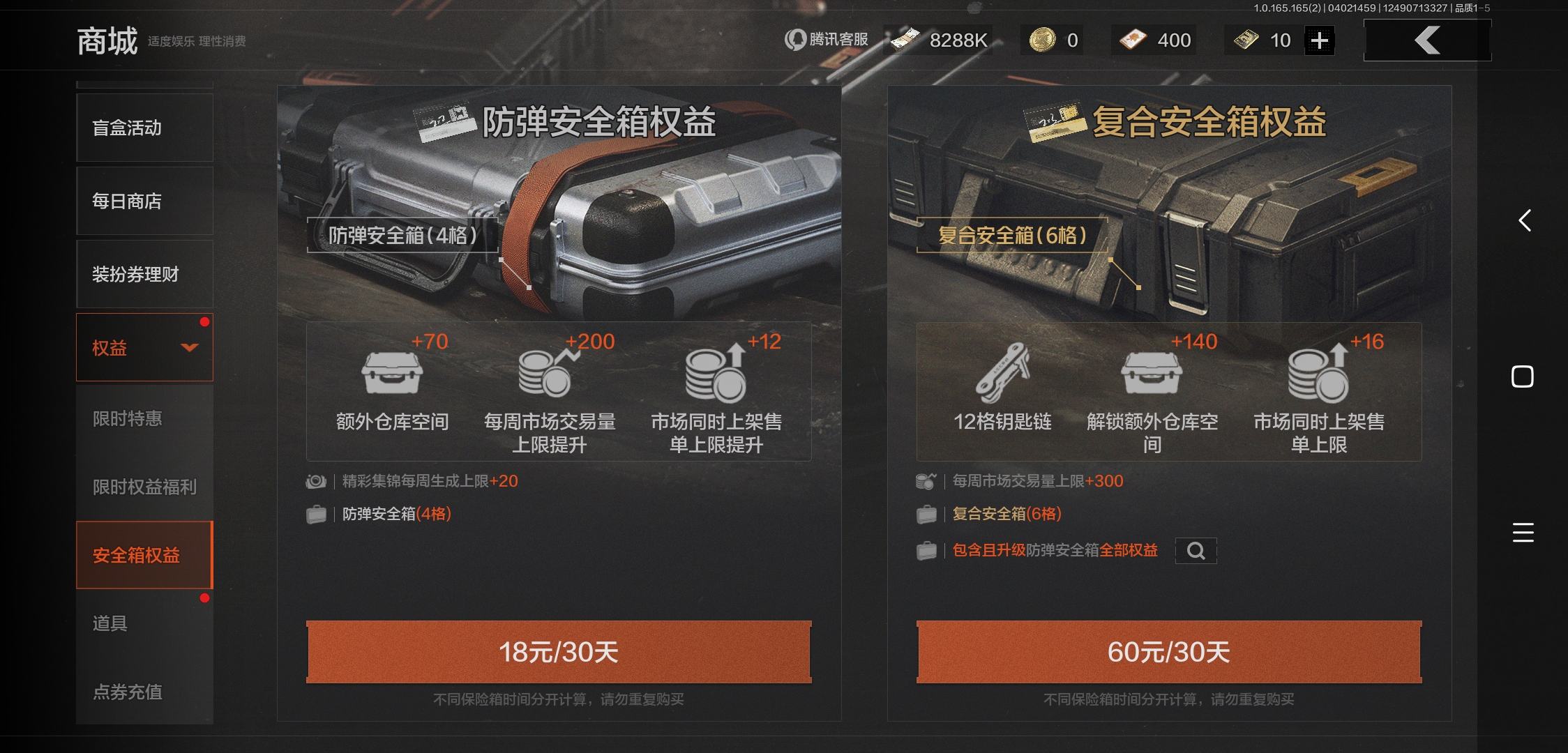Collapse the 权益 category chevron

coord(188,347)
